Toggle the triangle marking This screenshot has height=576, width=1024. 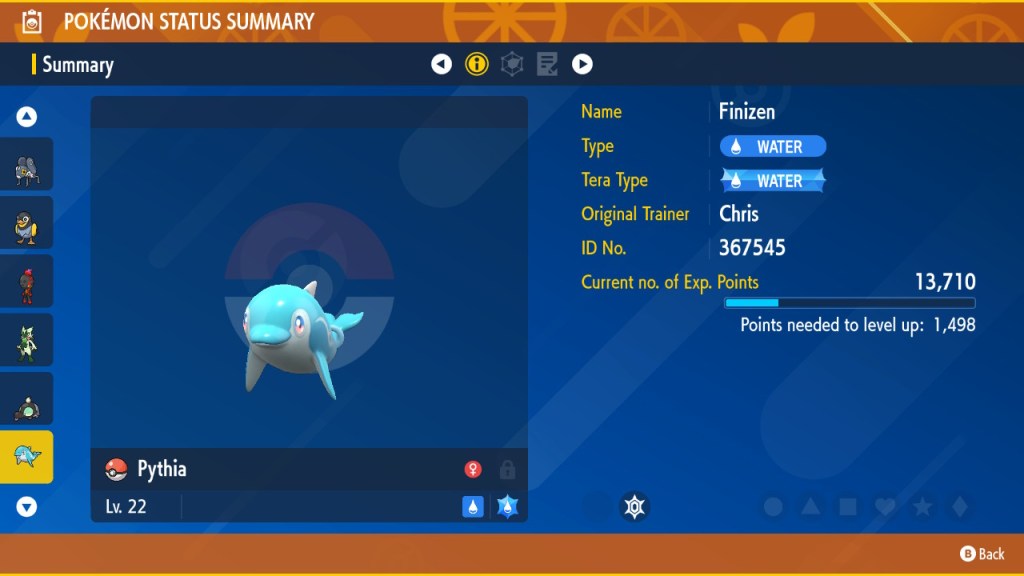click(x=811, y=507)
